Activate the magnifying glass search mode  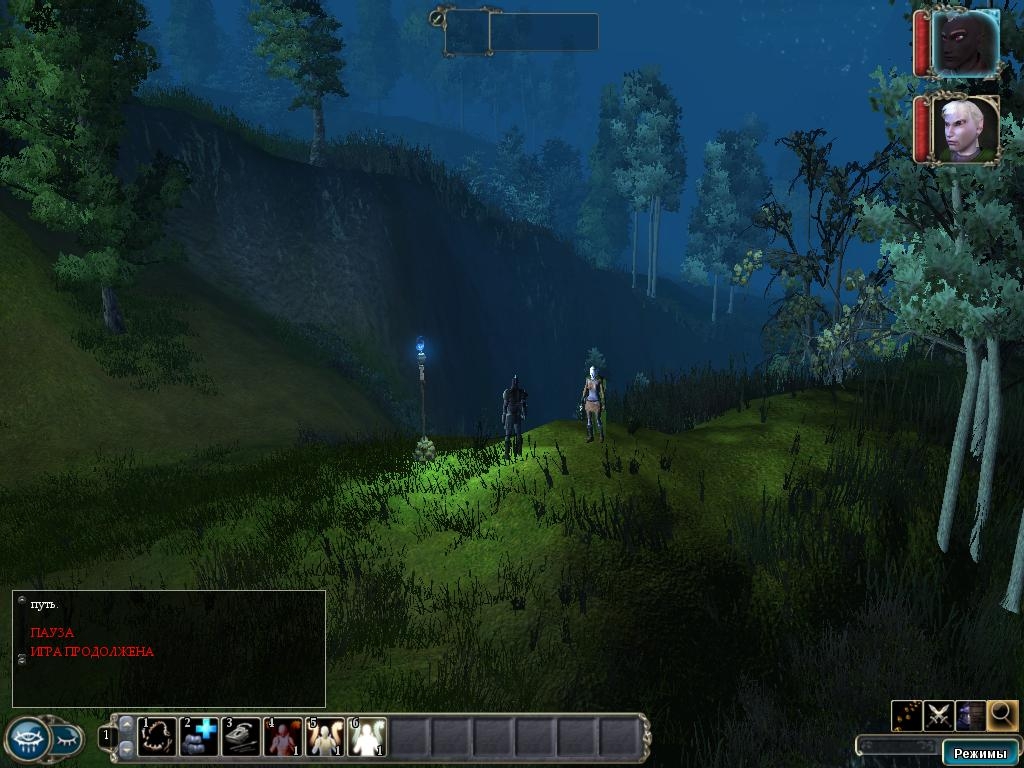point(1003,714)
